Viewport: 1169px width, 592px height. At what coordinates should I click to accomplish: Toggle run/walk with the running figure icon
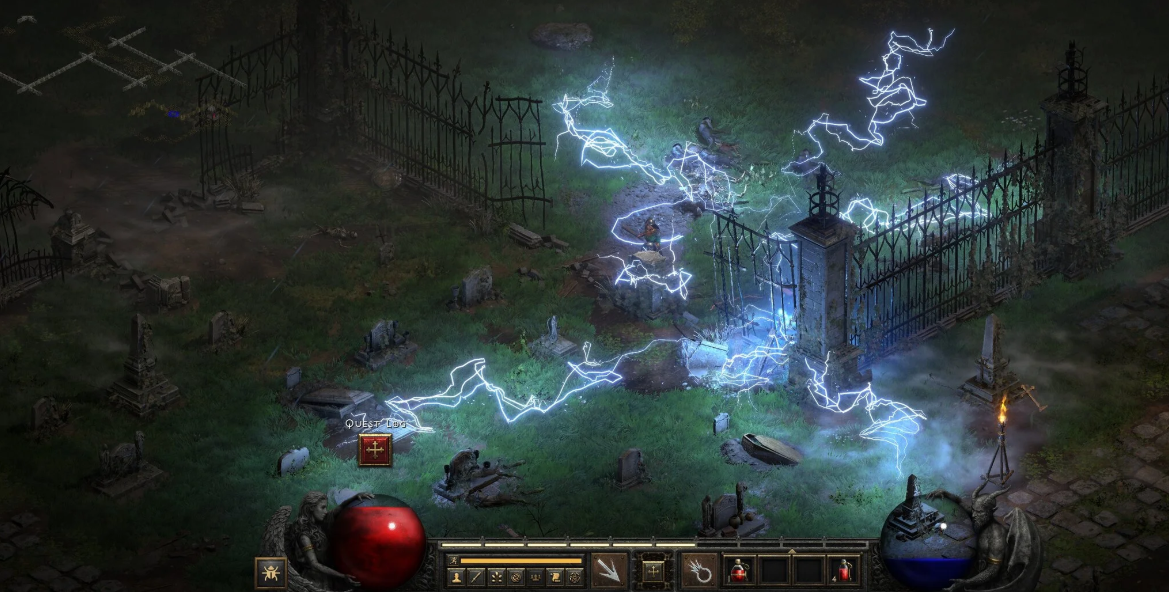pyautogui.click(x=453, y=561)
